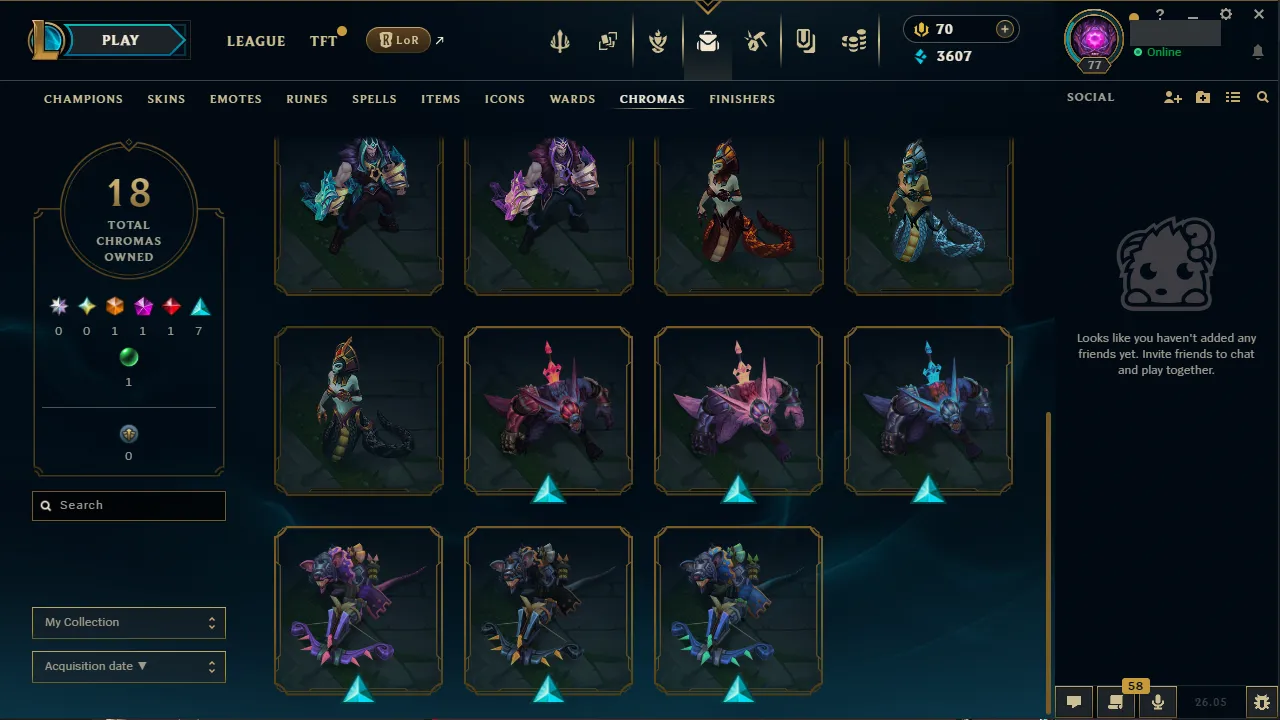Click the plus button to purchase RP
The height and width of the screenshot is (720, 1280).
pos(1004,29)
